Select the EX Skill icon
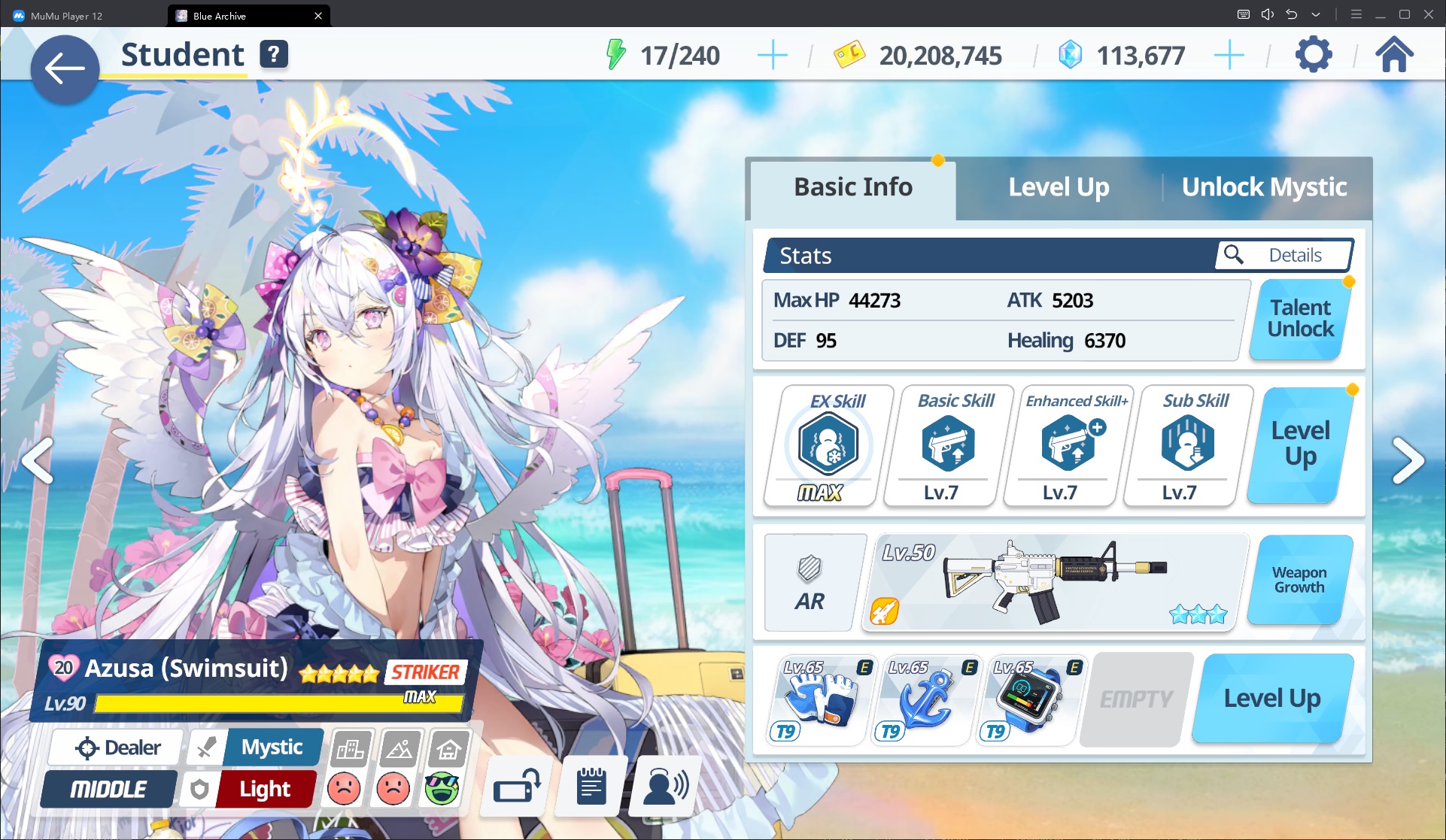The height and width of the screenshot is (840, 1446). (828, 445)
